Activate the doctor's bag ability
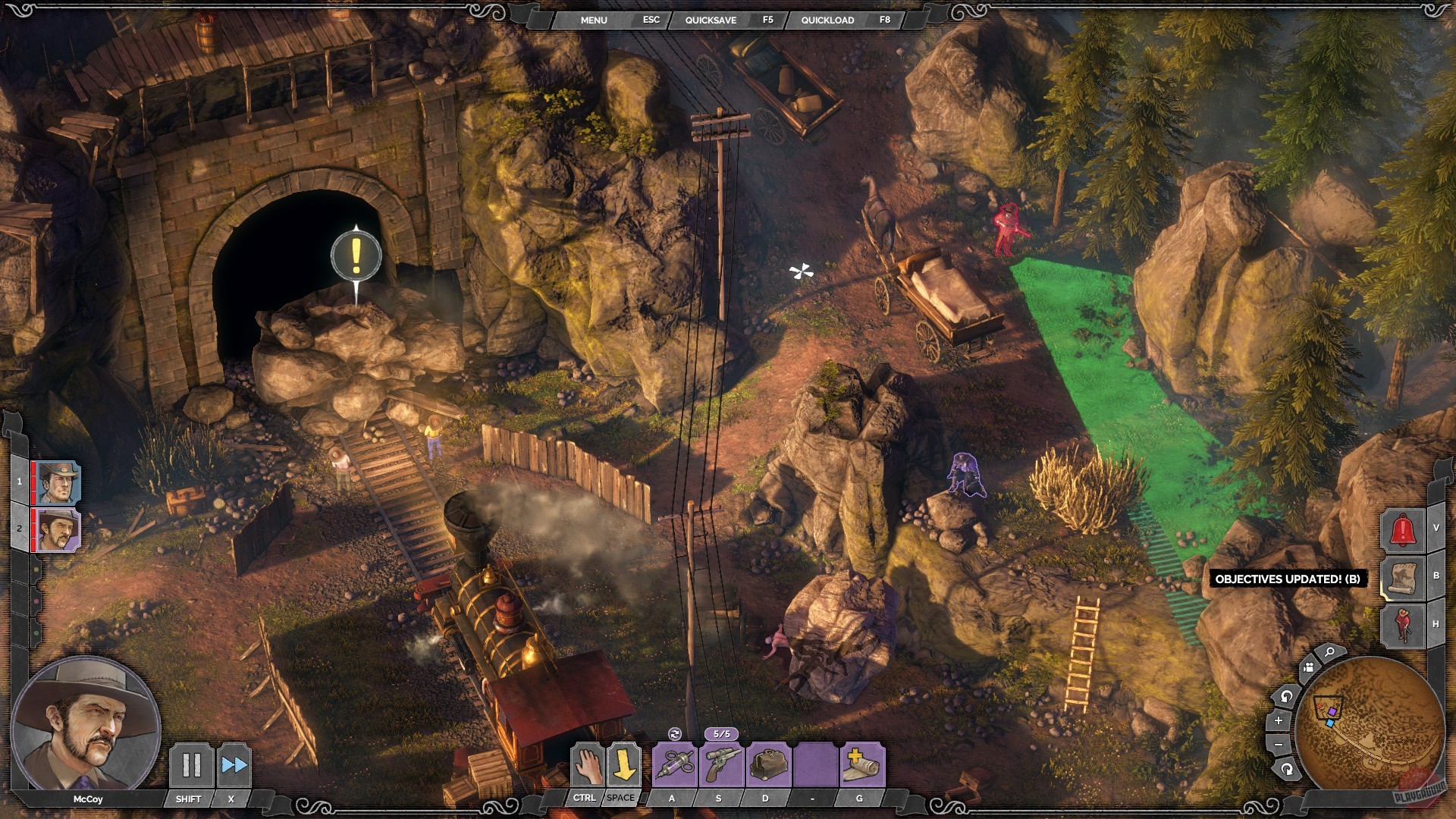 point(767,764)
